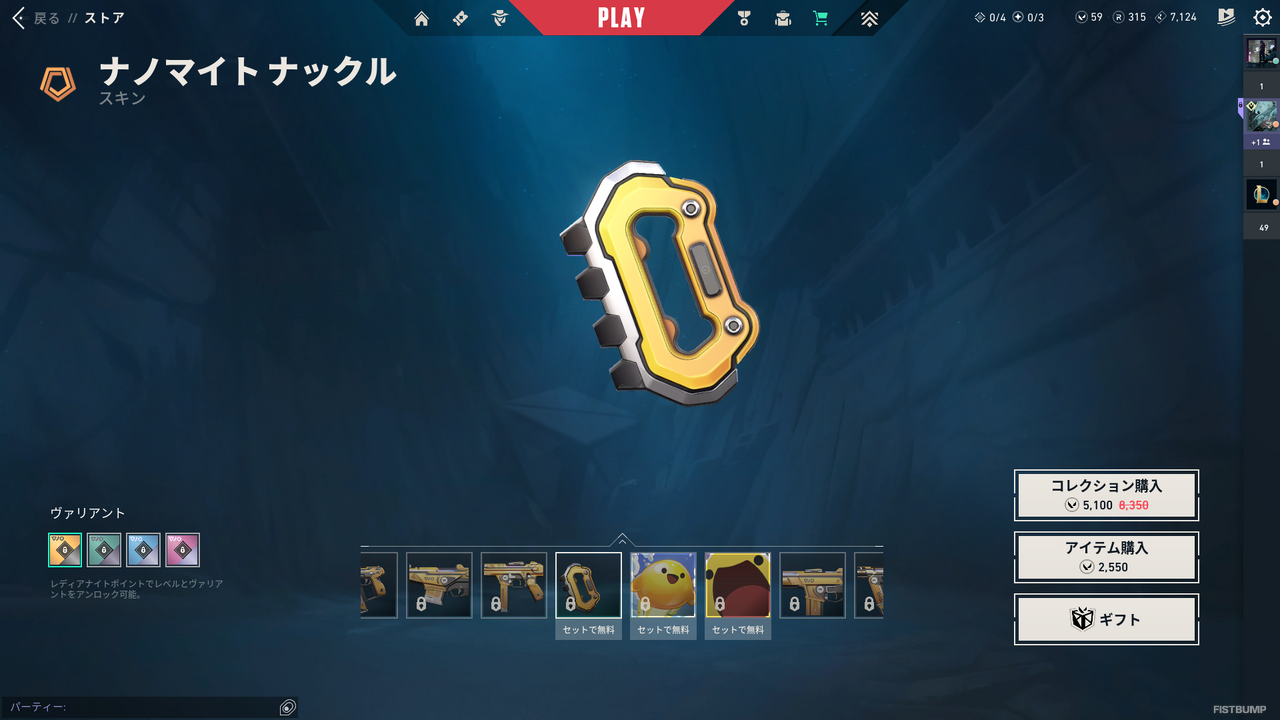The image size is (1280, 720).
Task: Select the yellow duck buddy thumbnail
Action: click(663, 585)
